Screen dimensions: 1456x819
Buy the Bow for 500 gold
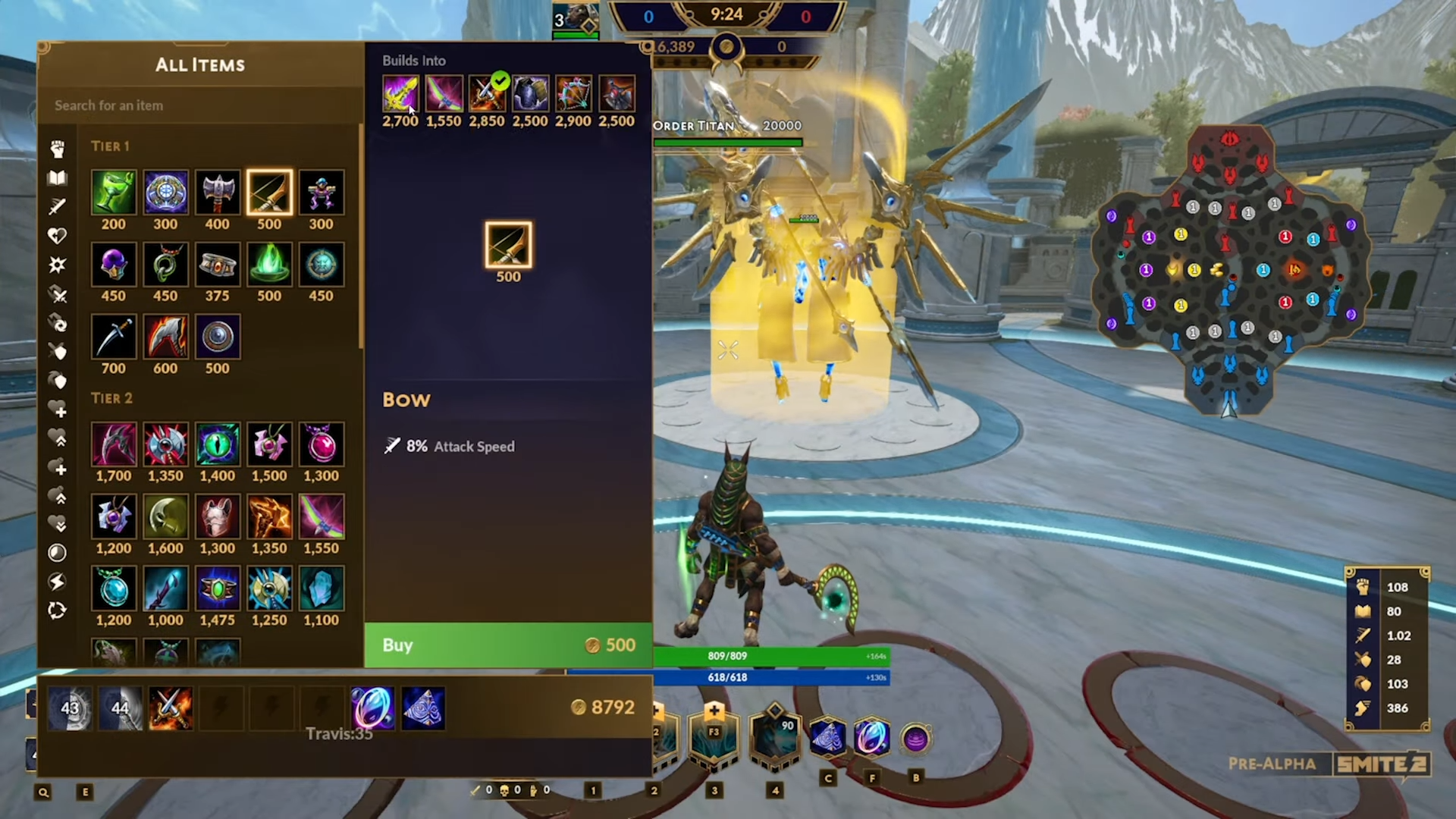(x=507, y=645)
